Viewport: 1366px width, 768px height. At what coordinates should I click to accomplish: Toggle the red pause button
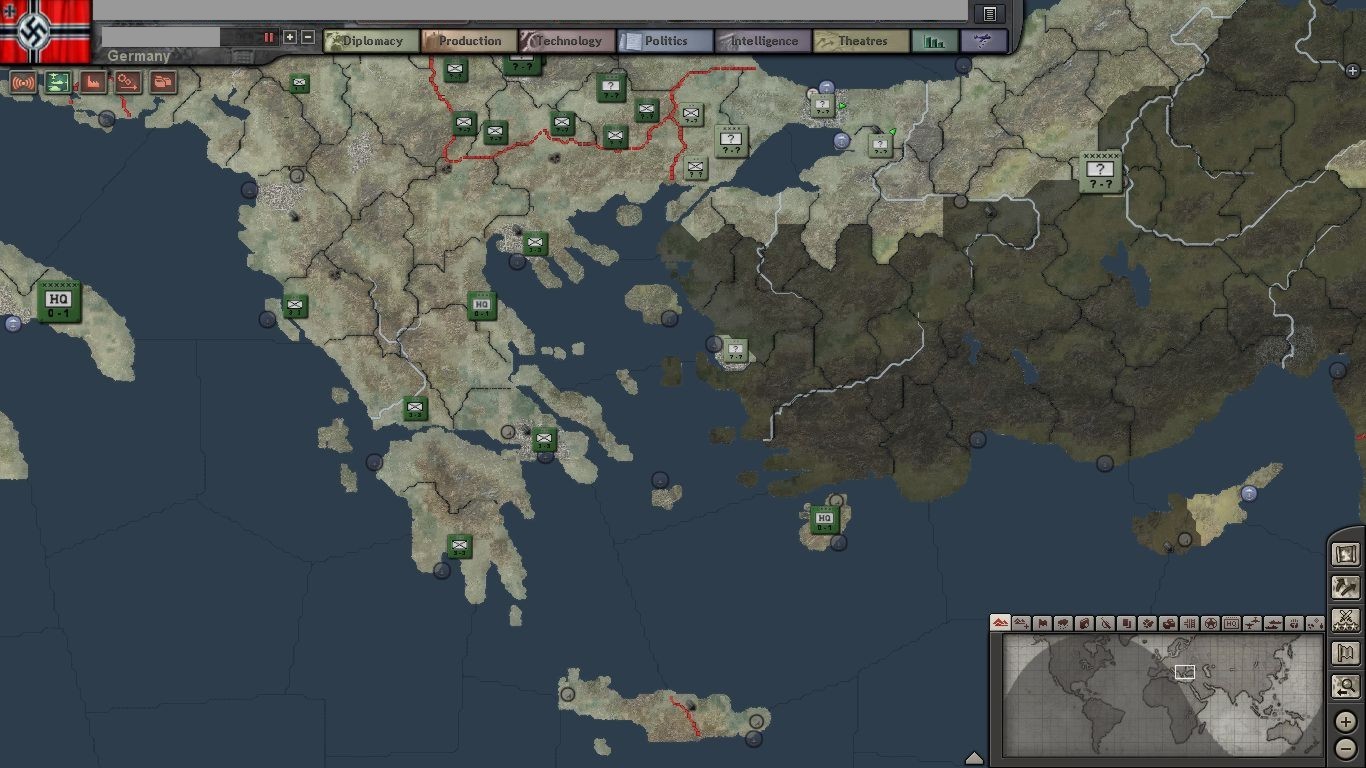(269, 37)
